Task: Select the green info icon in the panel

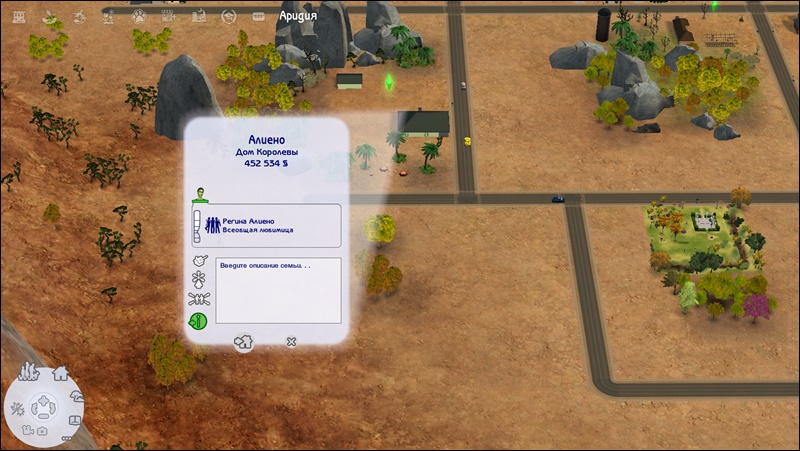Action: (198, 321)
